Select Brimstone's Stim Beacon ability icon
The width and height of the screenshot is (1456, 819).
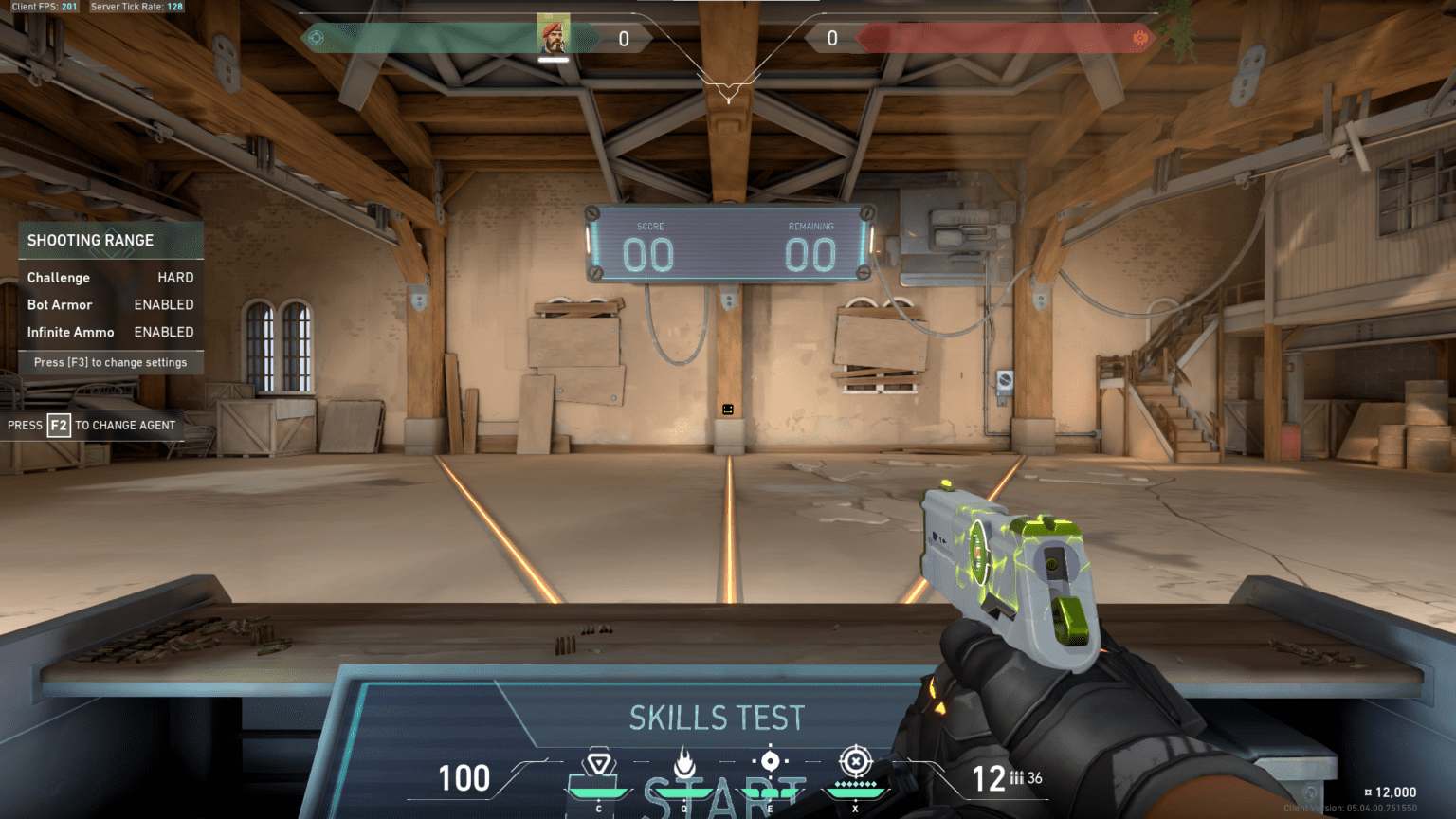click(x=598, y=761)
